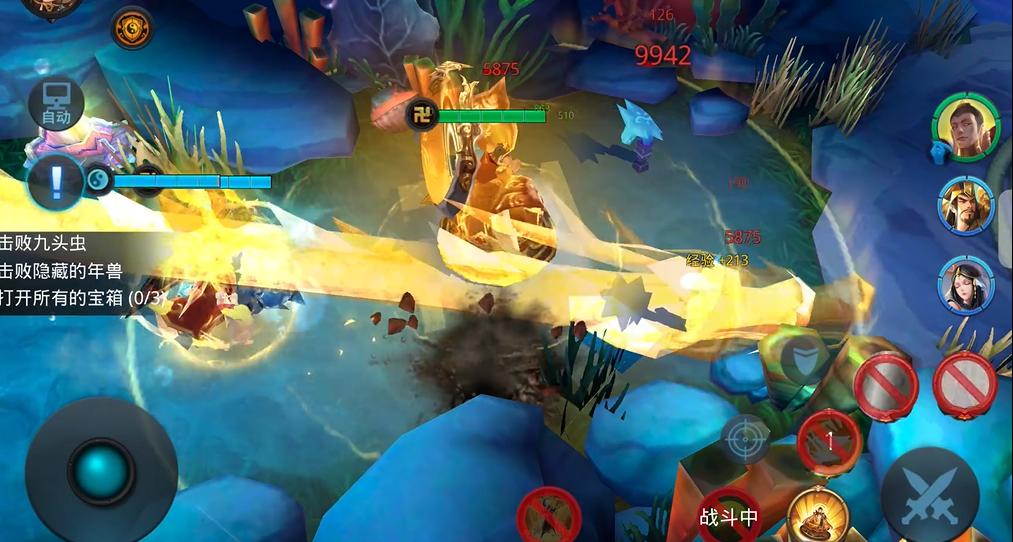
Task: Toggle the 自动 auto-battle button
Action: pyautogui.click(x=56, y=105)
